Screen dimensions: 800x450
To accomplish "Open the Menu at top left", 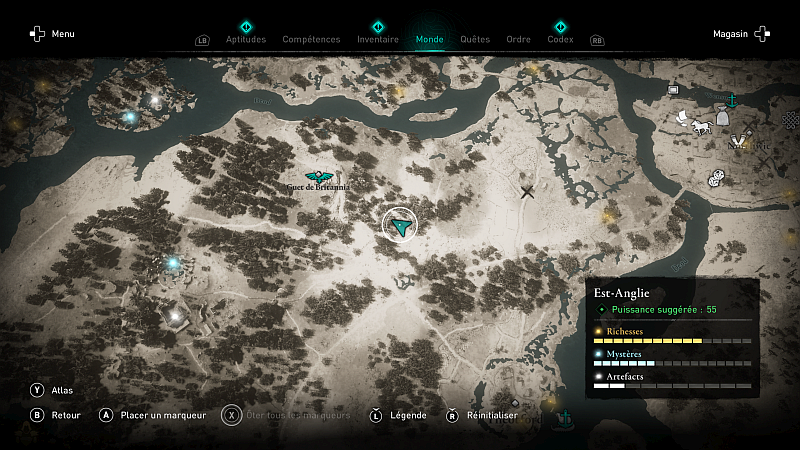I will pos(52,34).
